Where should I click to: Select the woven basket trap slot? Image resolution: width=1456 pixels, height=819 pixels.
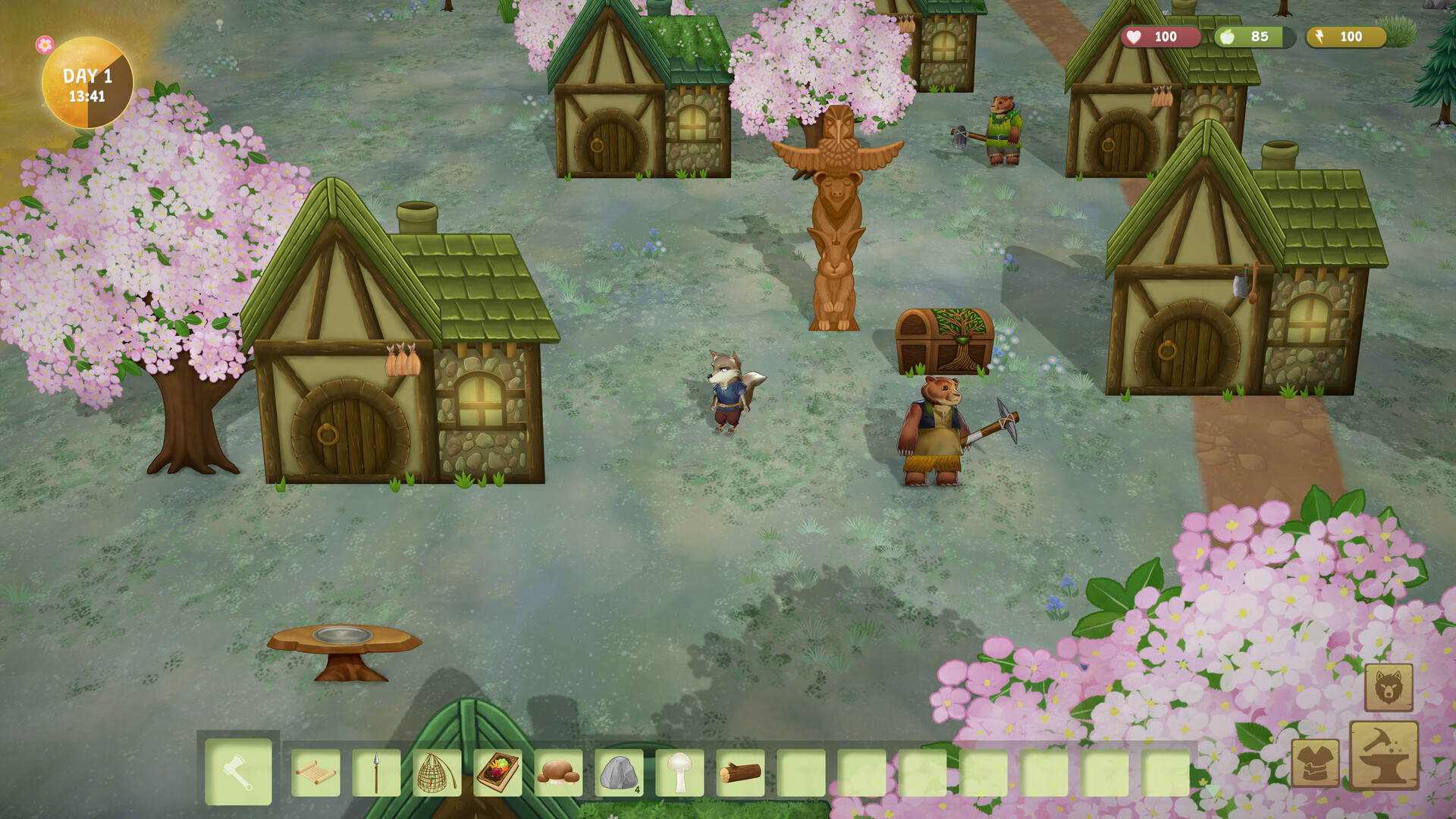pyautogui.click(x=437, y=773)
